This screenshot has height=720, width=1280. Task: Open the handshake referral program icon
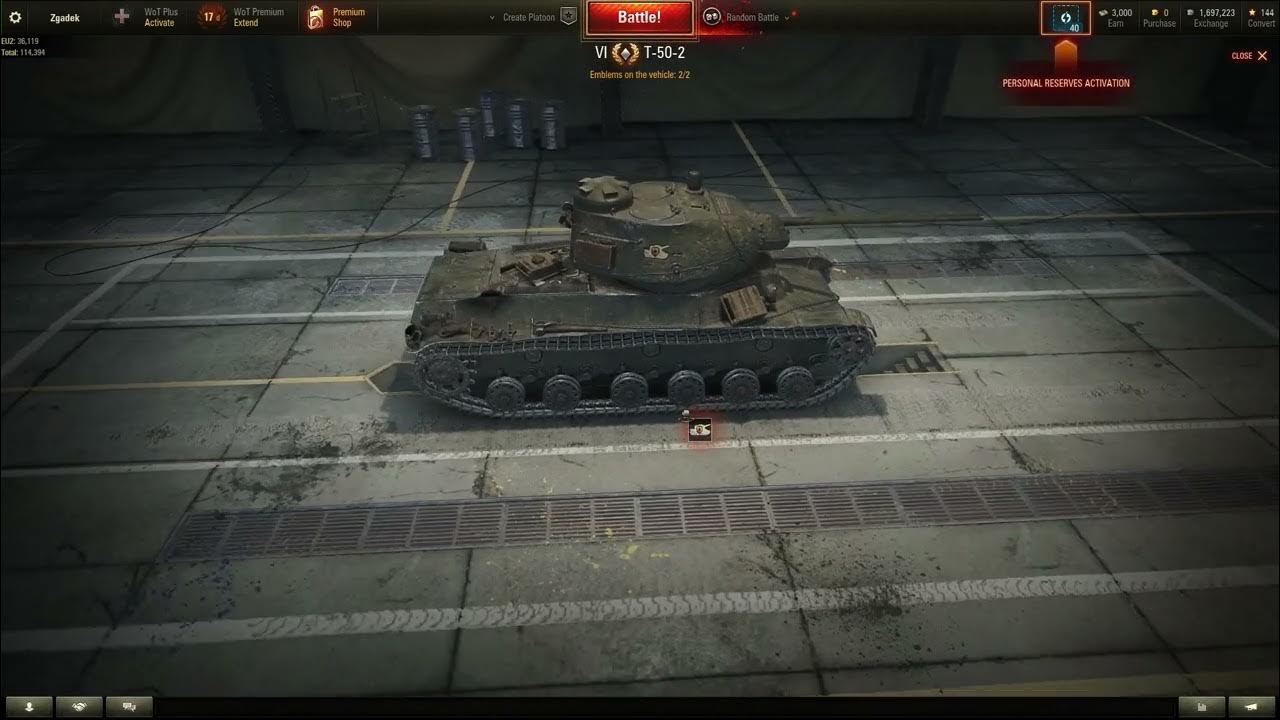[79, 706]
